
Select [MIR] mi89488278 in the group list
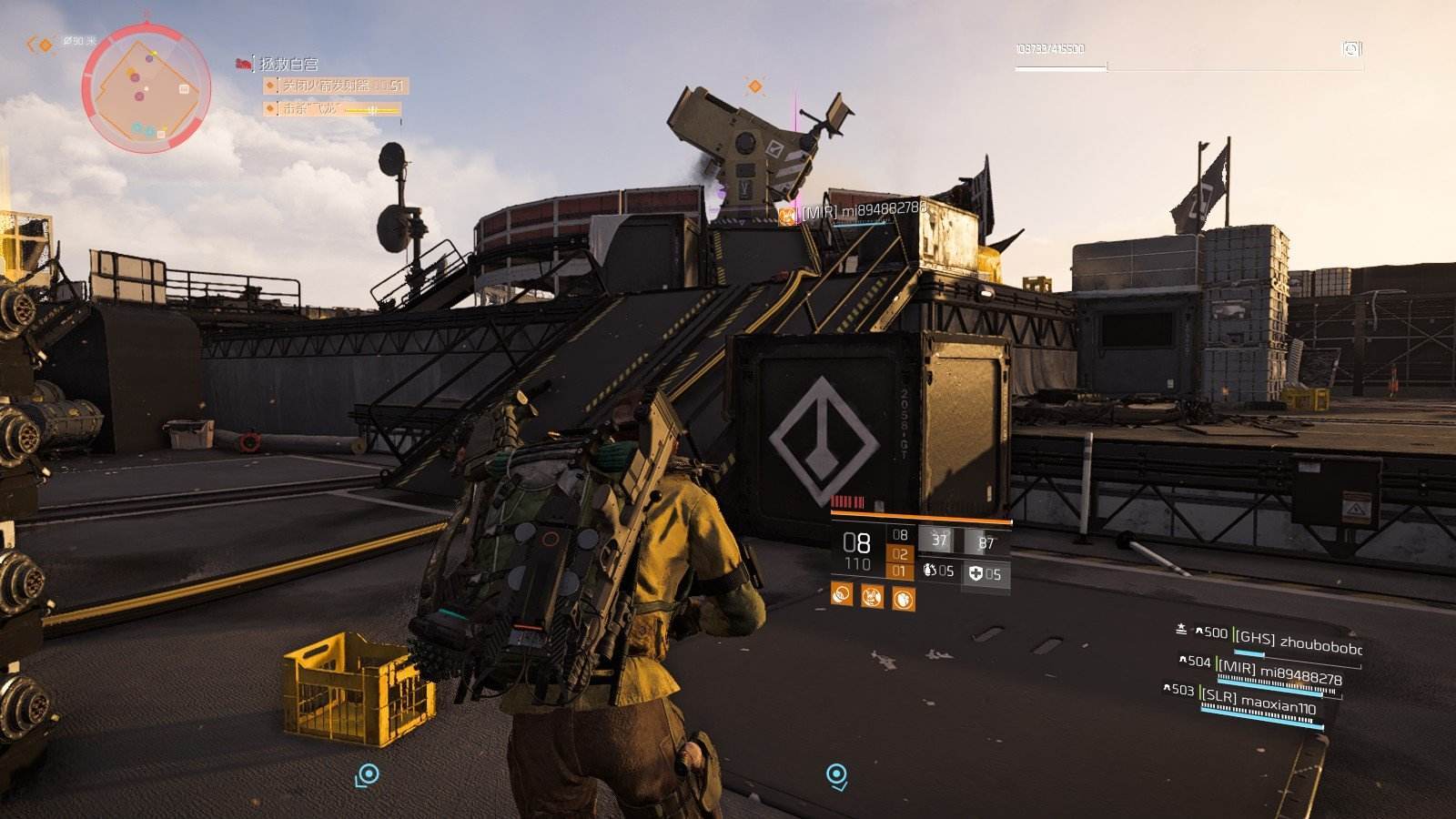click(1279, 673)
